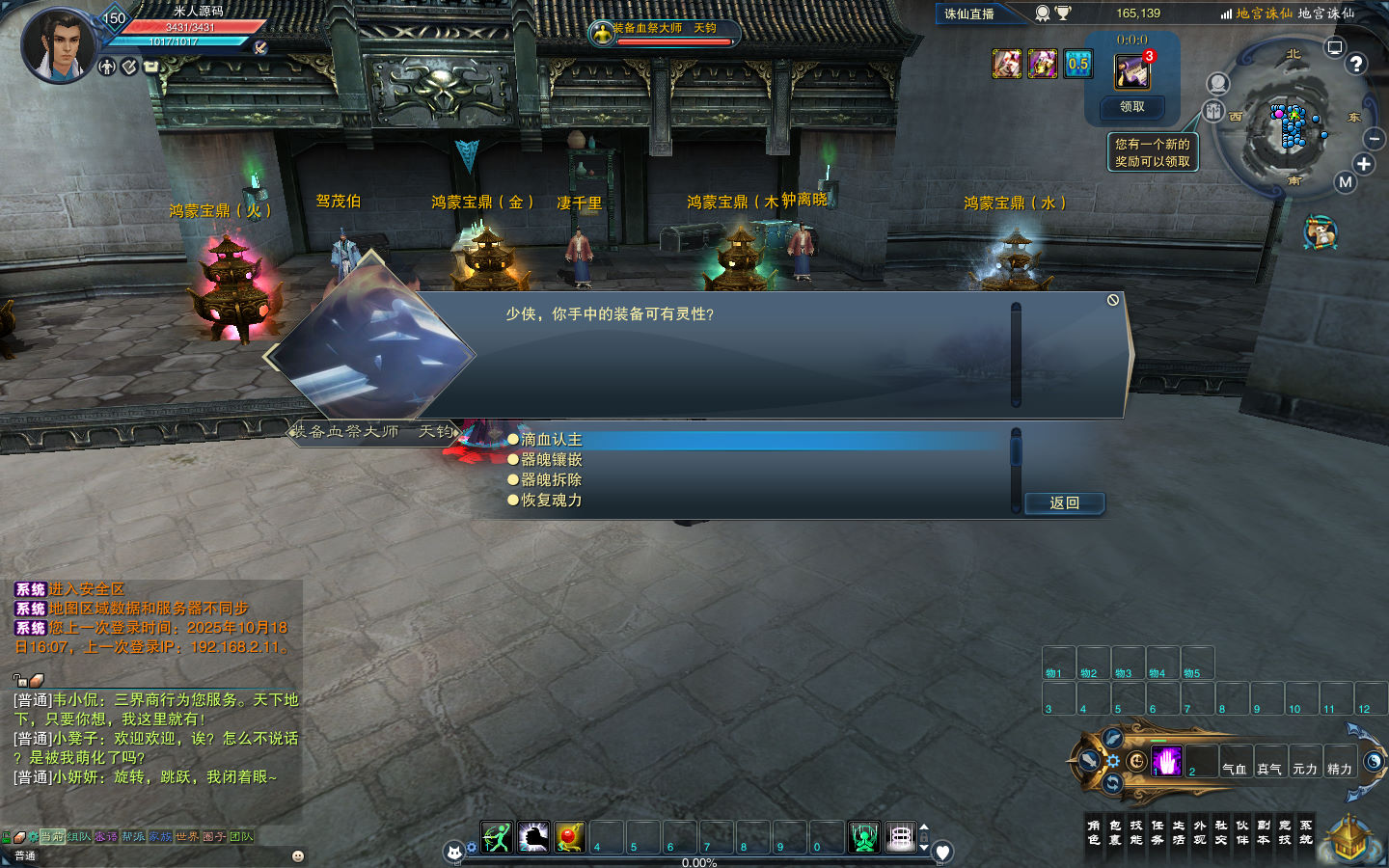Viewport: 1389px width, 868px height.
Task: Pick the 器魄拆除 option
Action: [552, 480]
